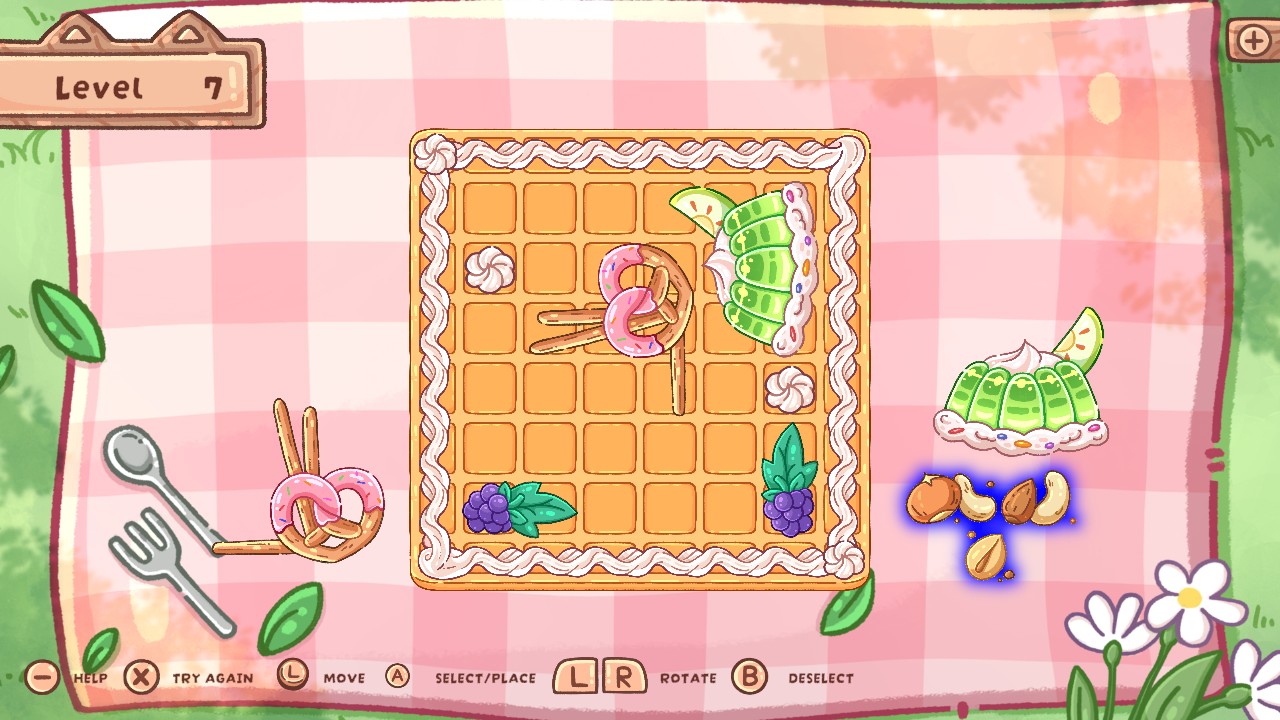Select the green lime jelly dessert
Image resolution: width=1280 pixels, height=720 pixels.
coord(1020,400)
